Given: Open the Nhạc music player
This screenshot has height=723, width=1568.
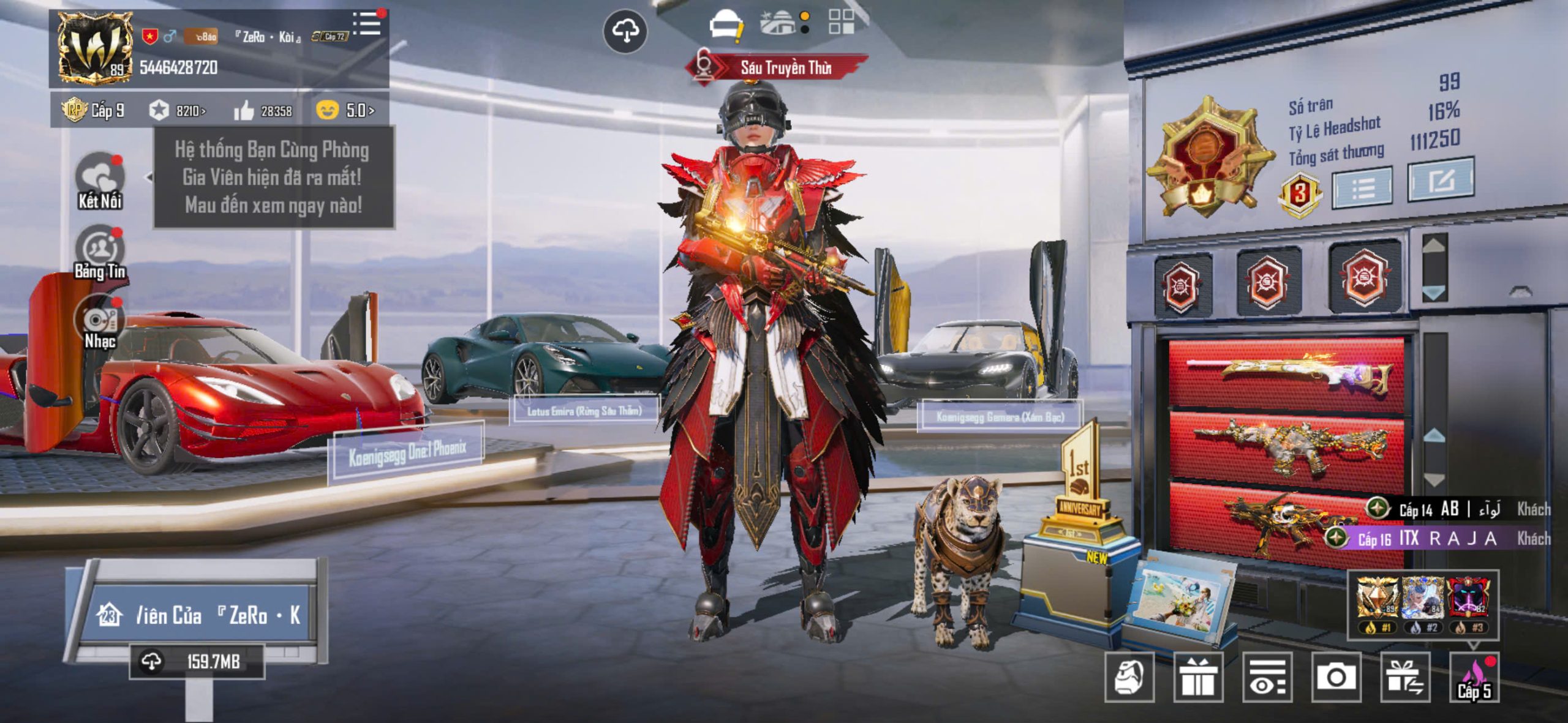Looking at the screenshot, I should (100, 322).
